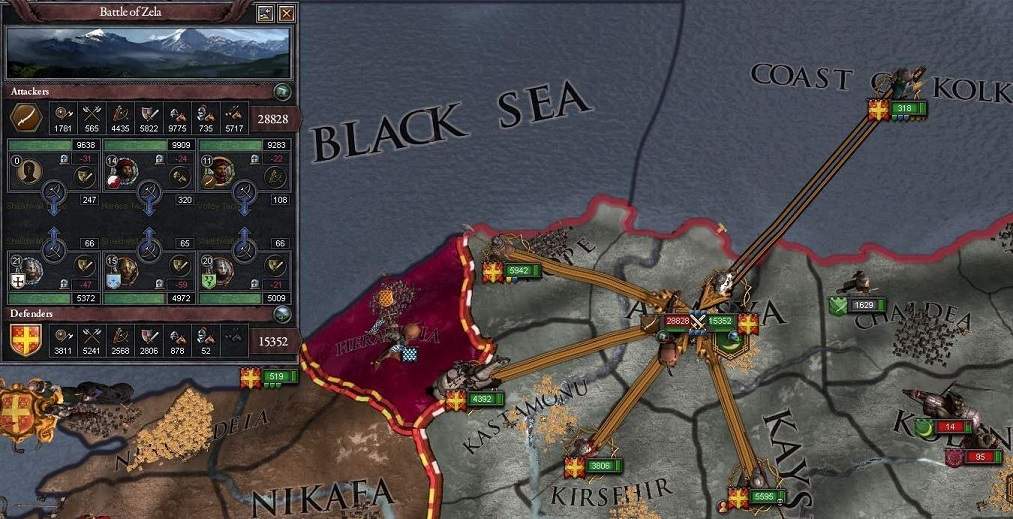This screenshot has height=519, width=1013.
Task: Select the army counter showing 4392
Action: tap(485, 400)
